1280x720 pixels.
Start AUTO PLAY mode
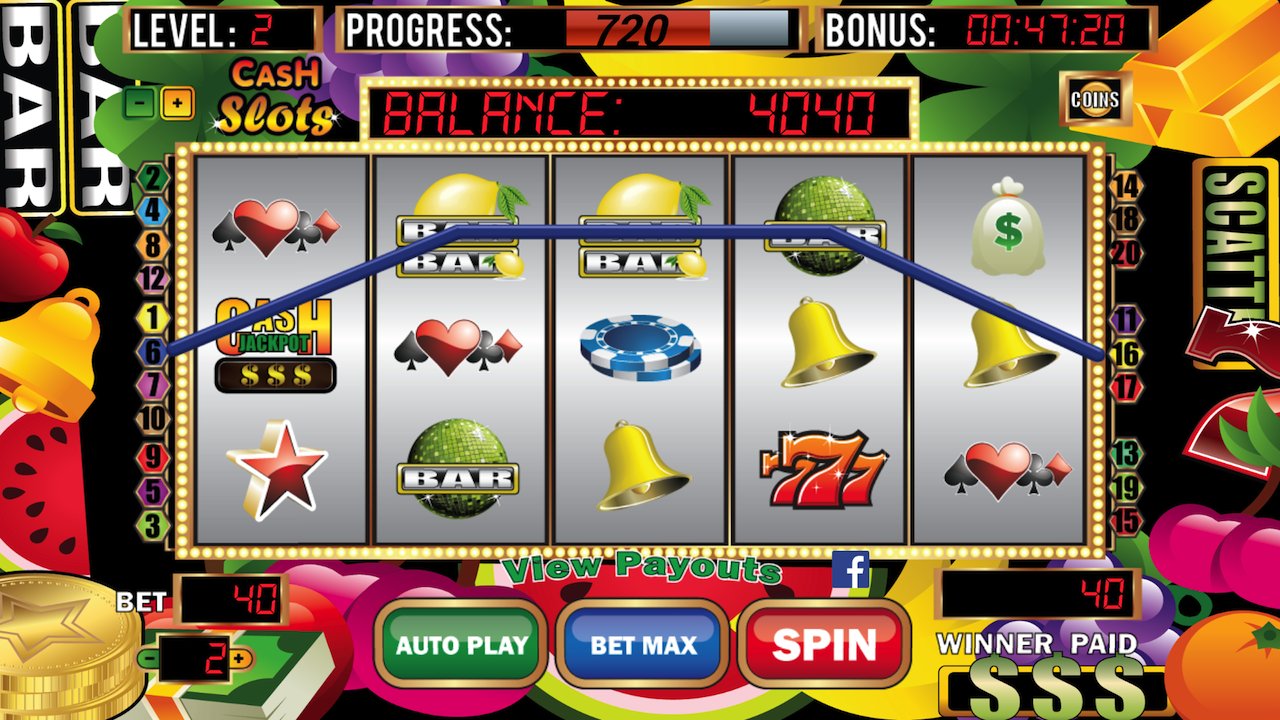[x=461, y=644]
